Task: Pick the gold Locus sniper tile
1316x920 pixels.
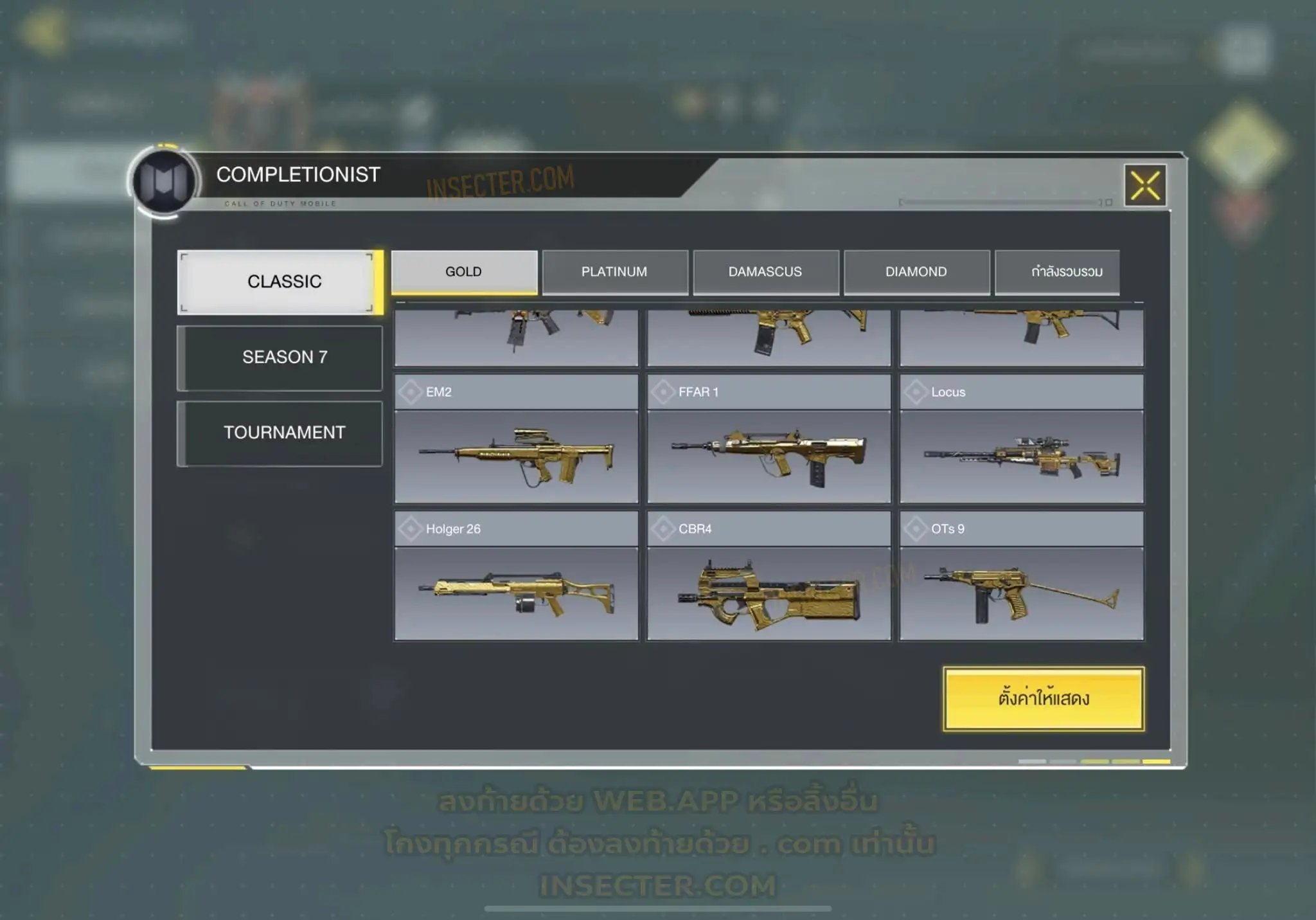Action: pos(1022,440)
